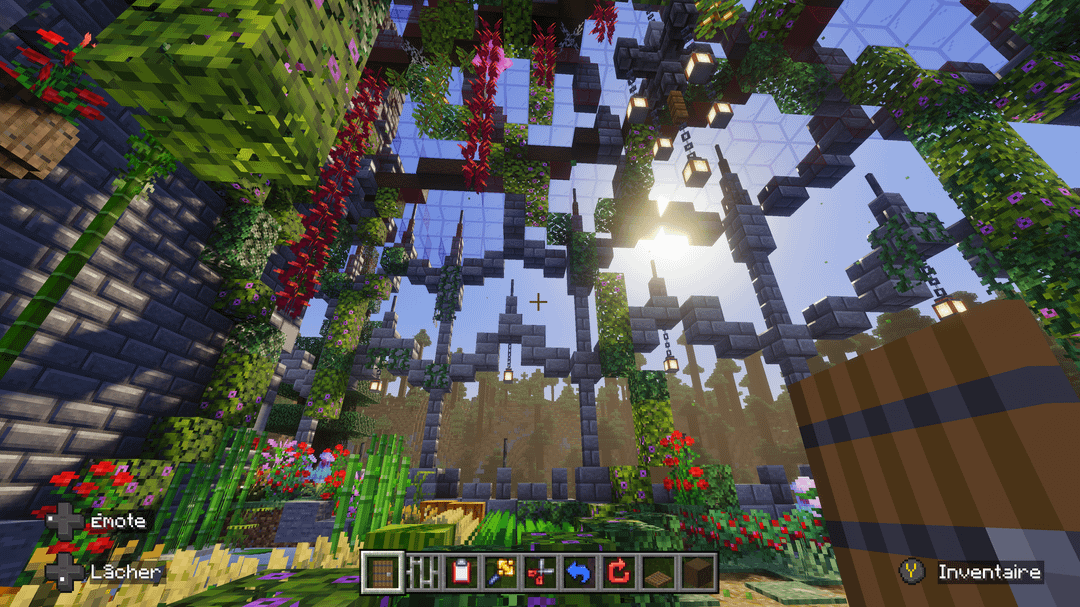1080x607 pixels.
Task: Pick the red scissors cut tool
Action: pos(540,573)
